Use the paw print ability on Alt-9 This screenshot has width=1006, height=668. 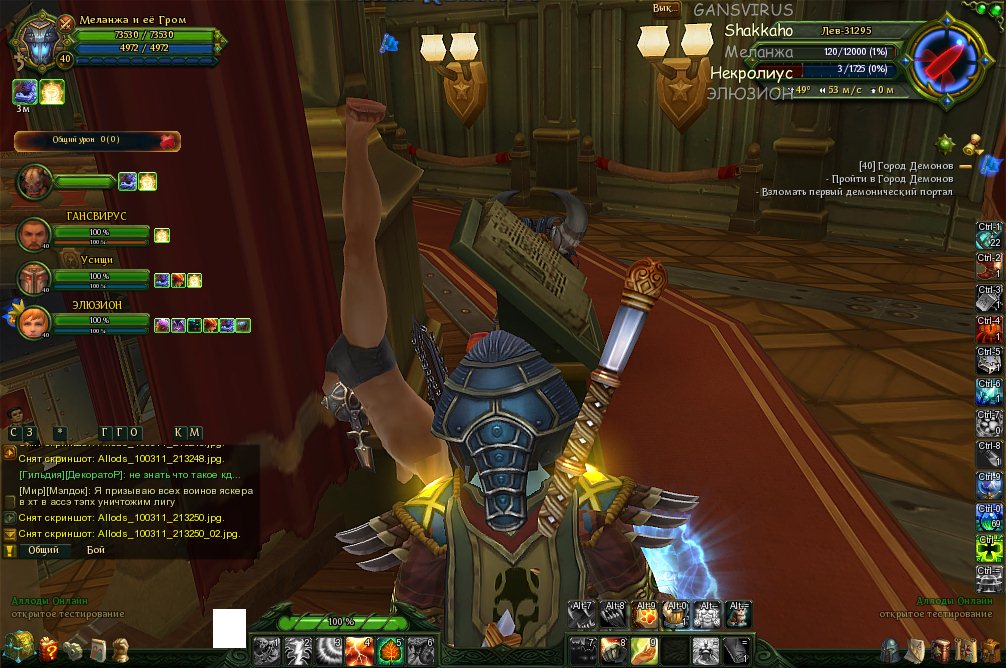pos(645,615)
